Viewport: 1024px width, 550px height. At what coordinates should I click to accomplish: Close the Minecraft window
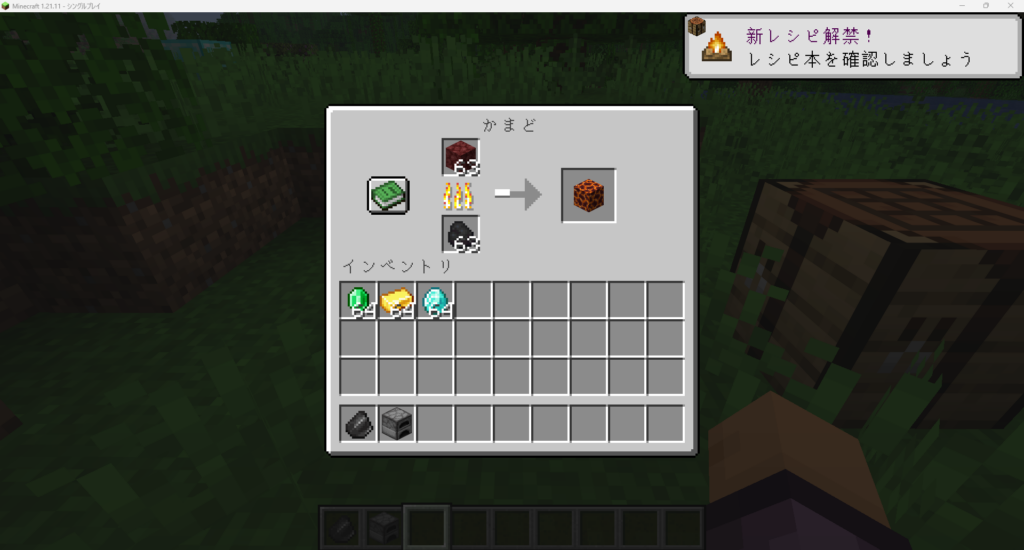click(x=1010, y=6)
